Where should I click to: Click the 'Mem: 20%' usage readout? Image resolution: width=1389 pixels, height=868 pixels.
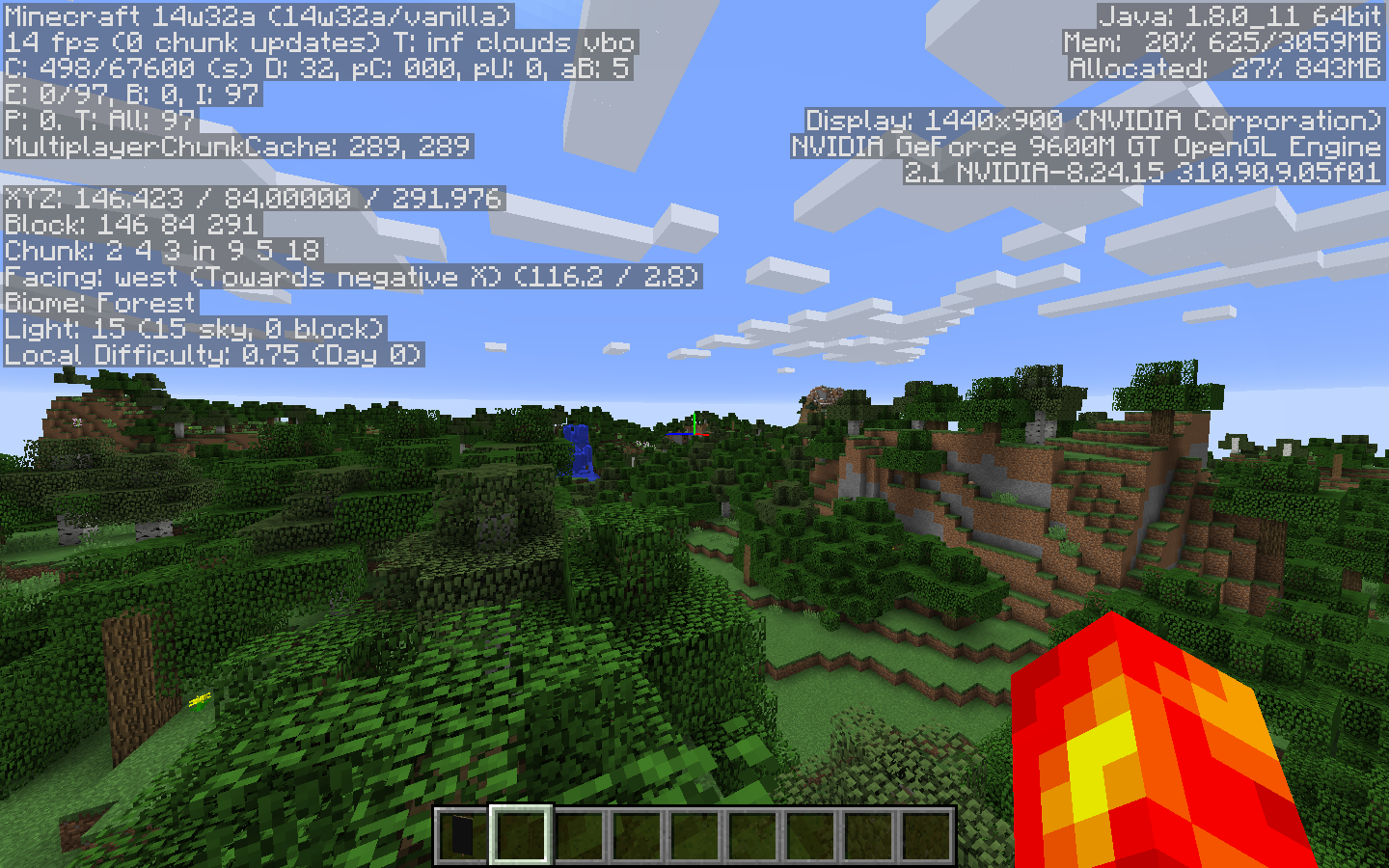coord(1220,41)
